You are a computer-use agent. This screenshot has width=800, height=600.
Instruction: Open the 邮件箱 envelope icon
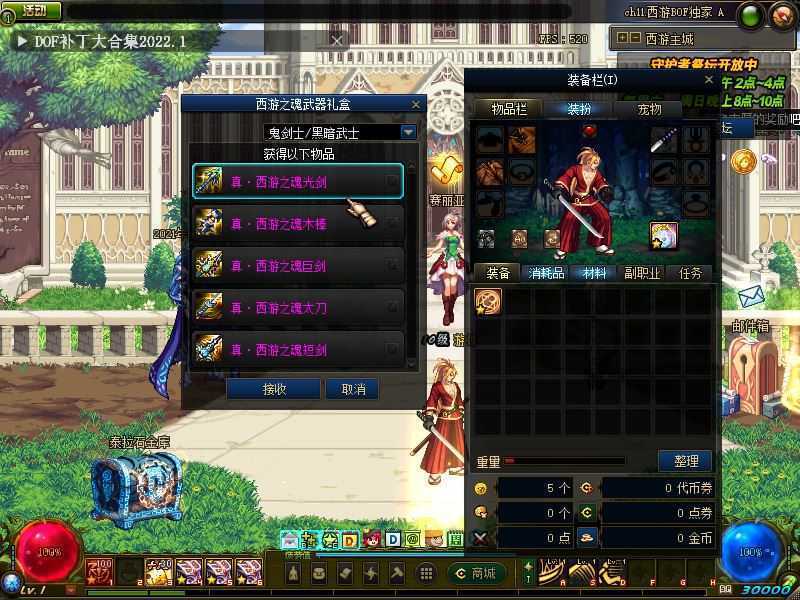tap(752, 297)
